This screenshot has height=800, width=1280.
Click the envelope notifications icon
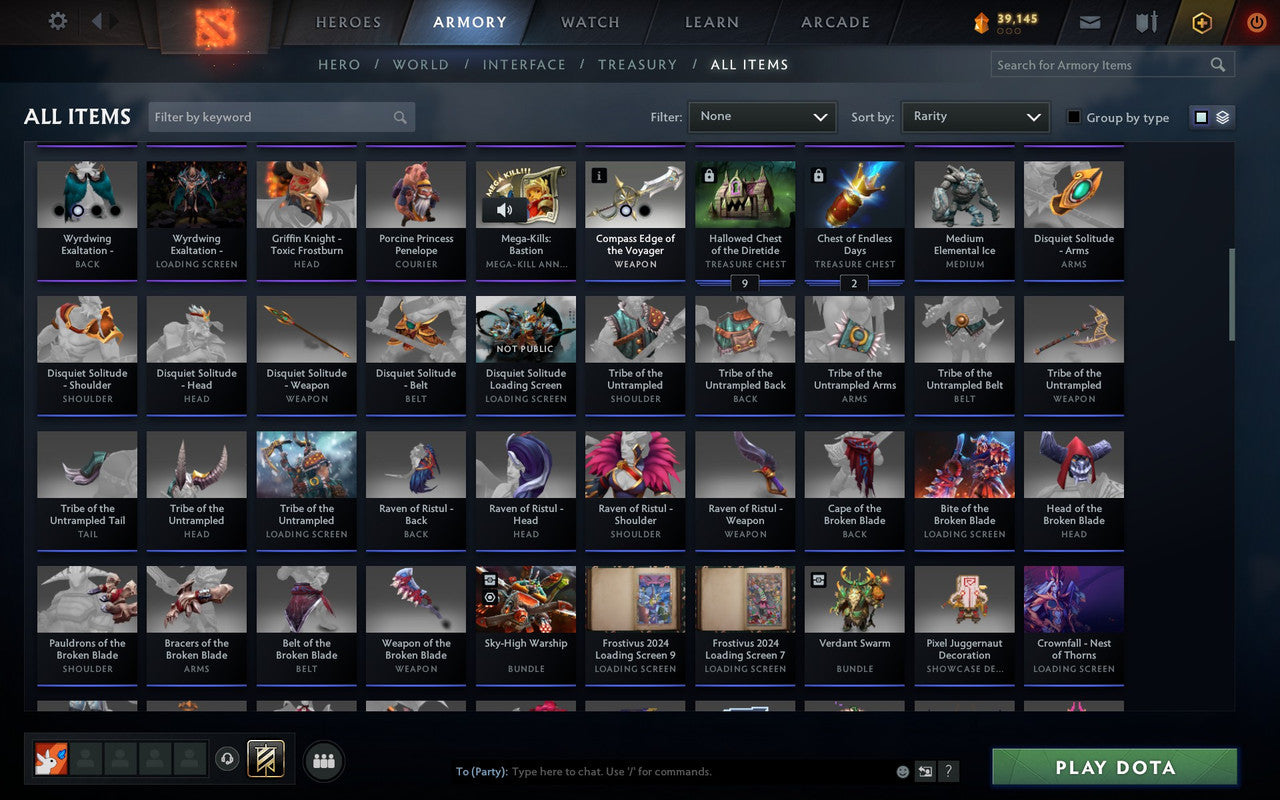pos(1090,21)
